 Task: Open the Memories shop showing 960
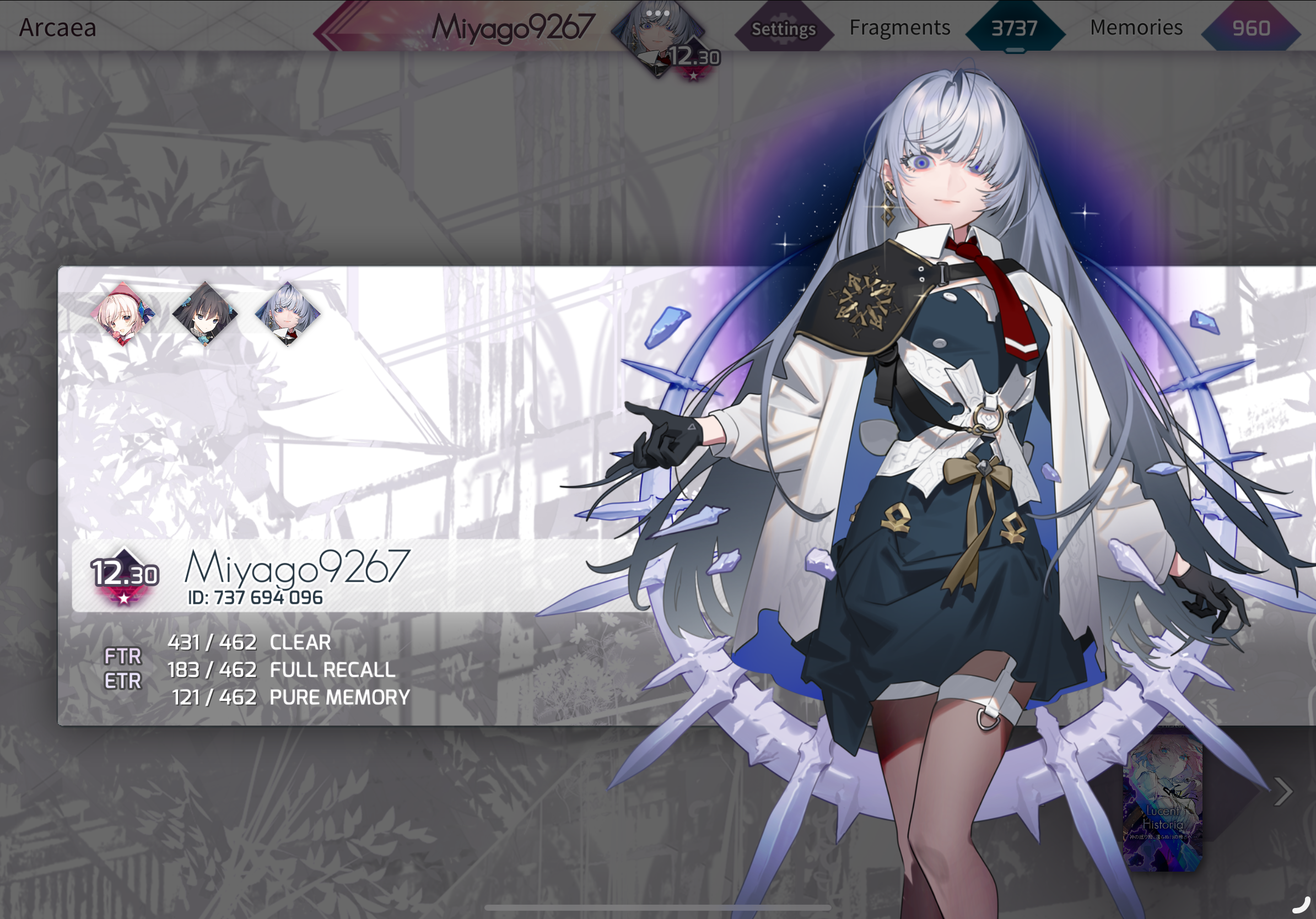click(x=1250, y=28)
